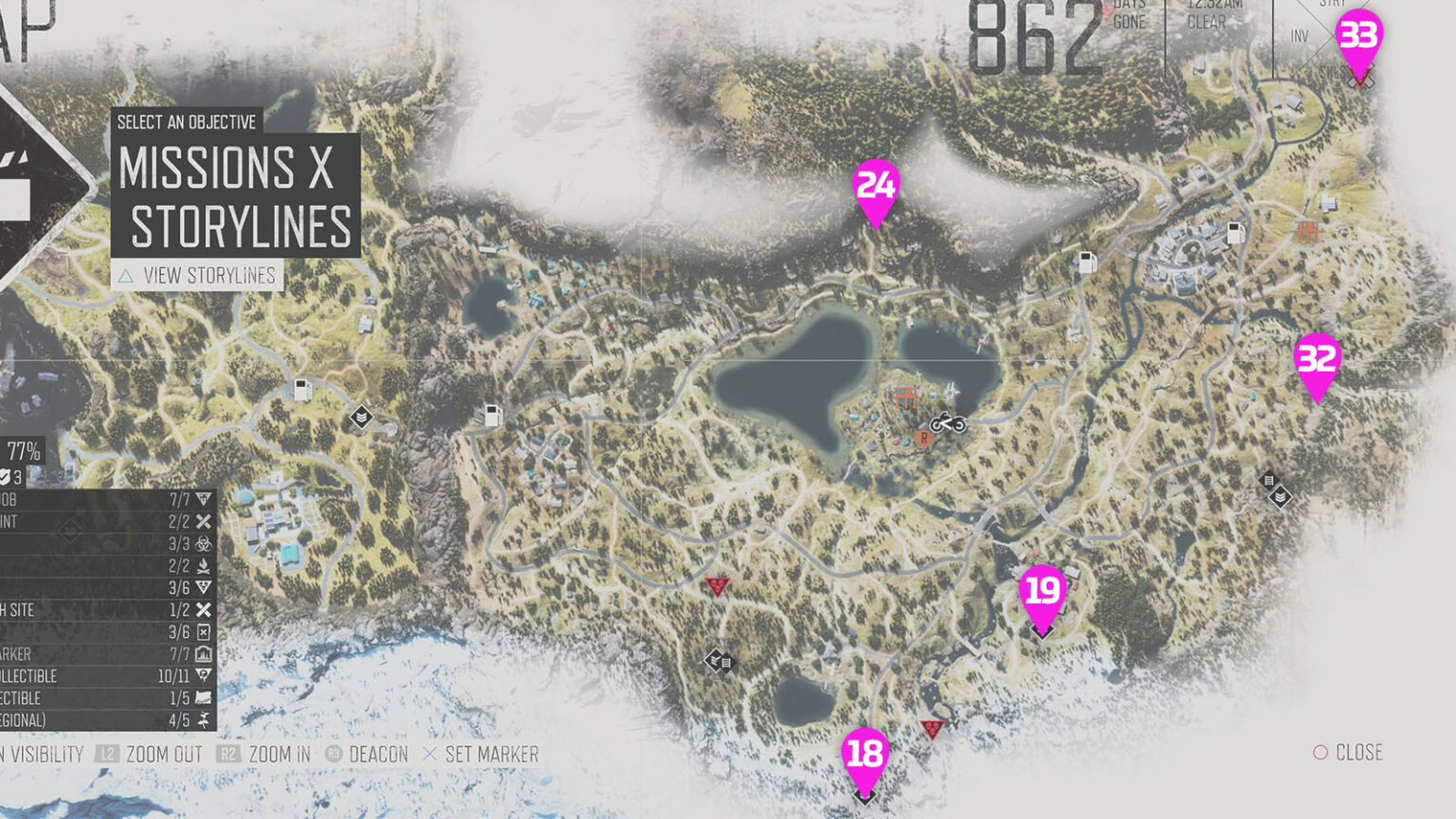Image resolution: width=1456 pixels, height=819 pixels.
Task: Click the campfire icon in the legend panel
Action: pyautogui.click(x=204, y=566)
